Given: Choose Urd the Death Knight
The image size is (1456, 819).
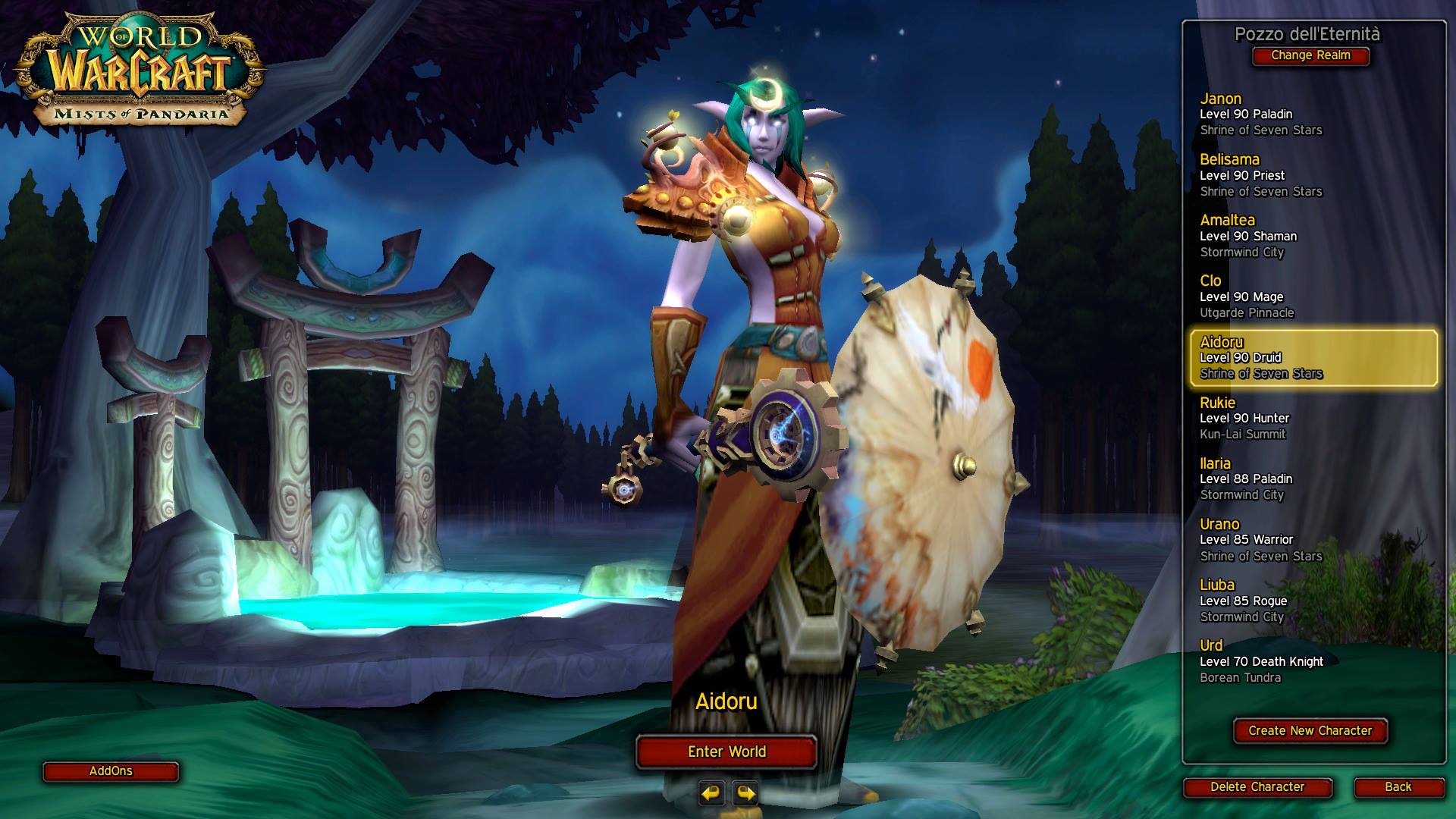Looking at the screenshot, I should click(1313, 661).
